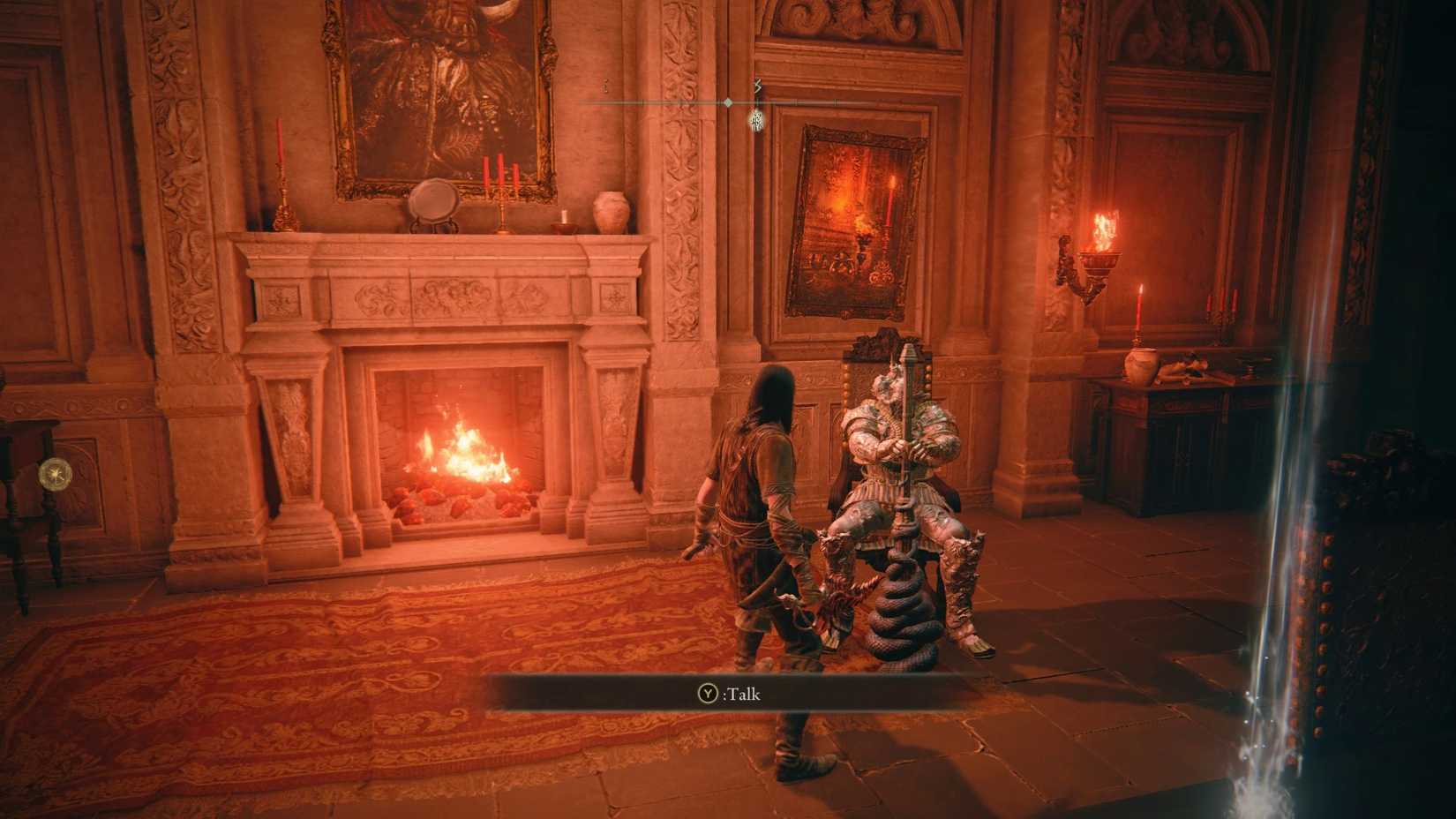Click the Site of Grace icon on the compass

[x=754, y=121]
